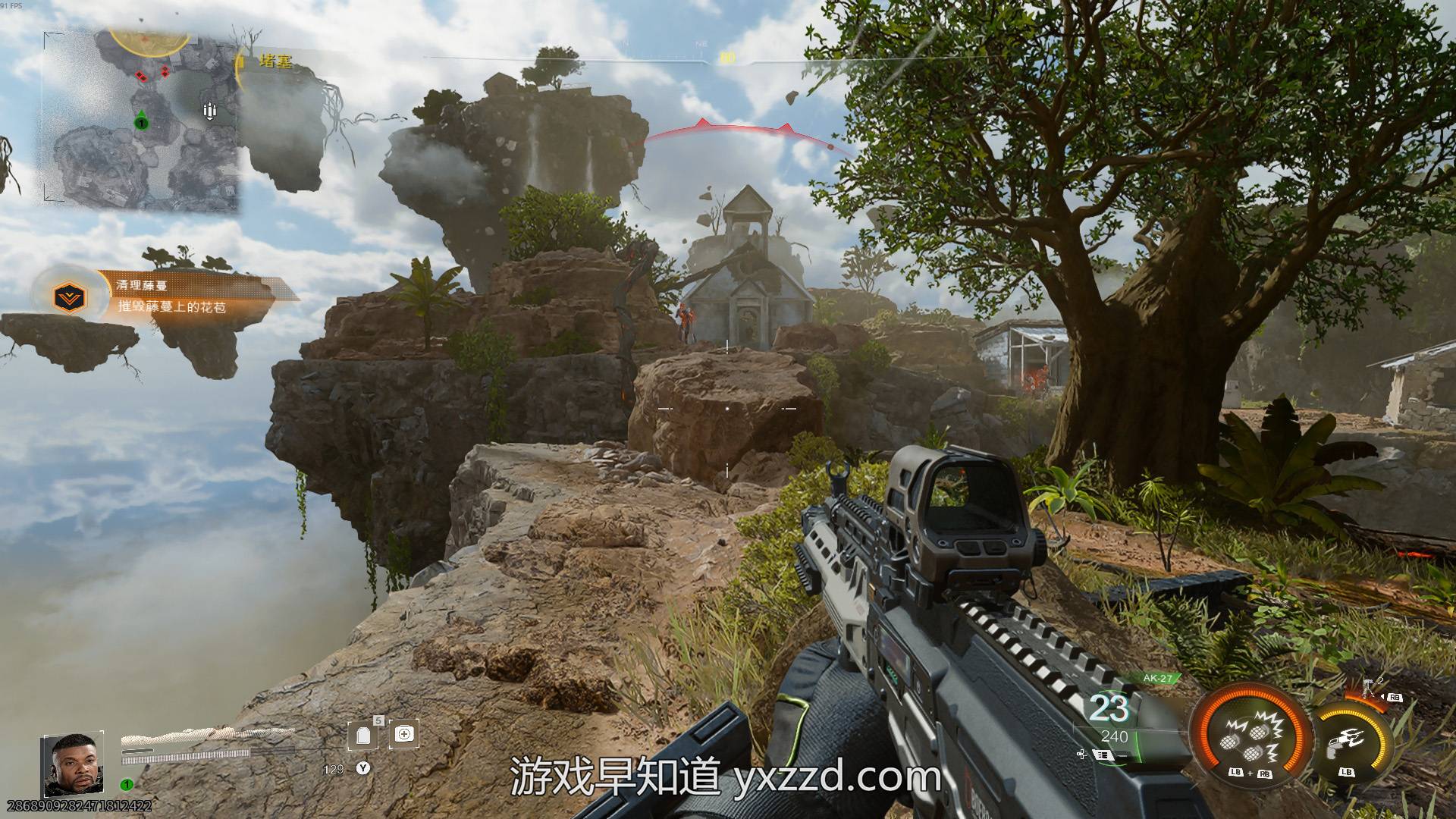This screenshot has height=819, width=1456.
Task: Click the green player marker on minimap
Action: pos(141,121)
